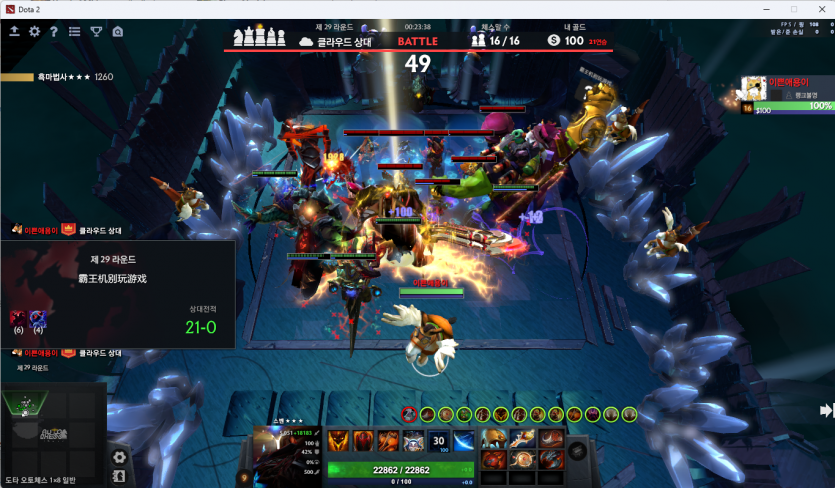Open the trophy icon in the top bar
Screen dimensions: 835x488
97,32
